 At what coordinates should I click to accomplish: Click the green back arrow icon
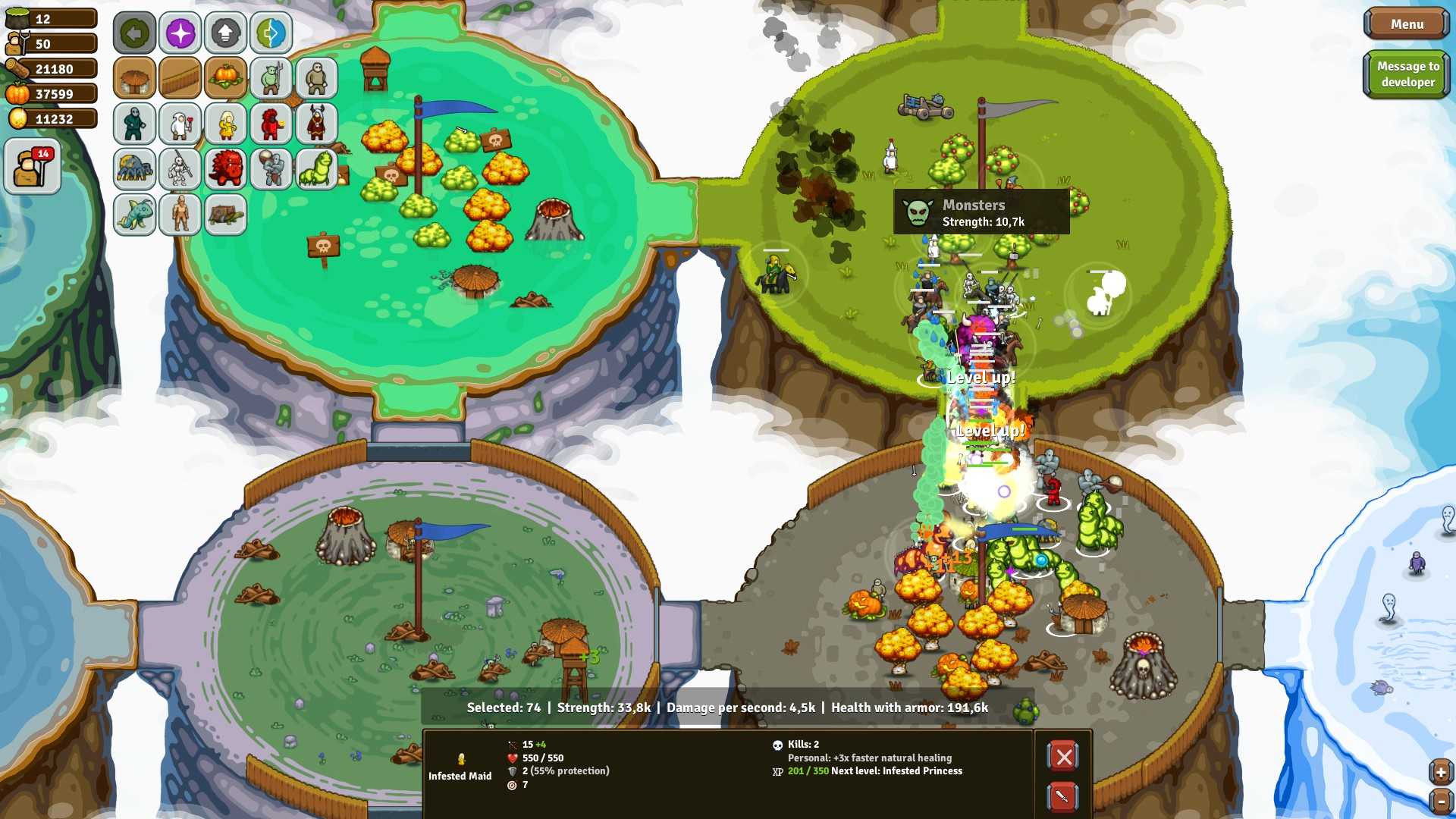(134, 33)
